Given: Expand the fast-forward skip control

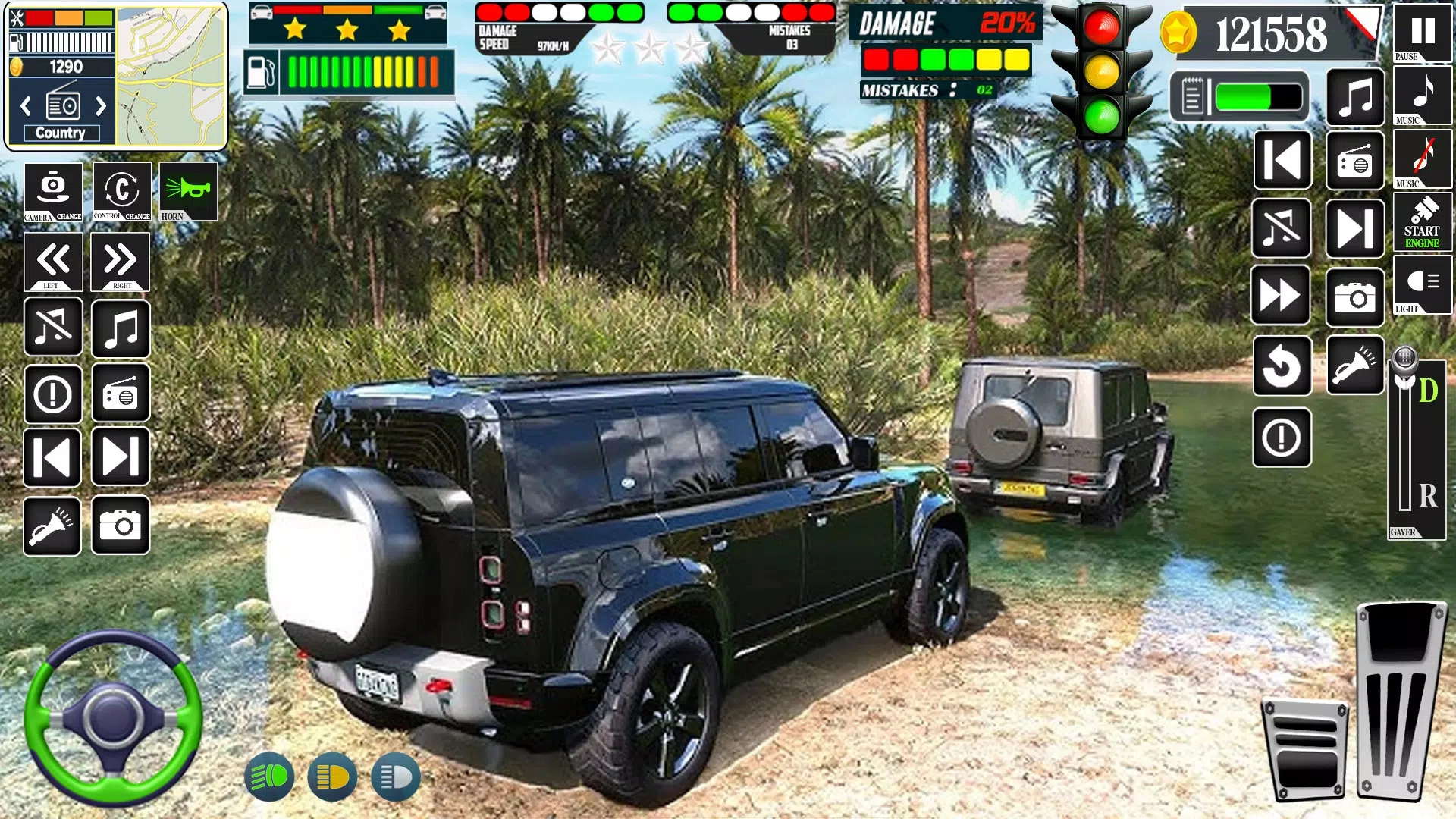Looking at the screenshot, I should pos(1282,293).
